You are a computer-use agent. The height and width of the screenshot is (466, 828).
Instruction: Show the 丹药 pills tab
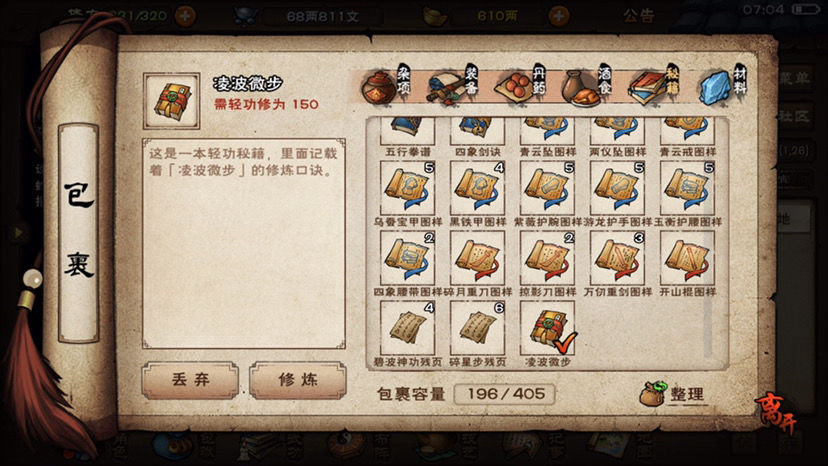[x=521, y=86]
